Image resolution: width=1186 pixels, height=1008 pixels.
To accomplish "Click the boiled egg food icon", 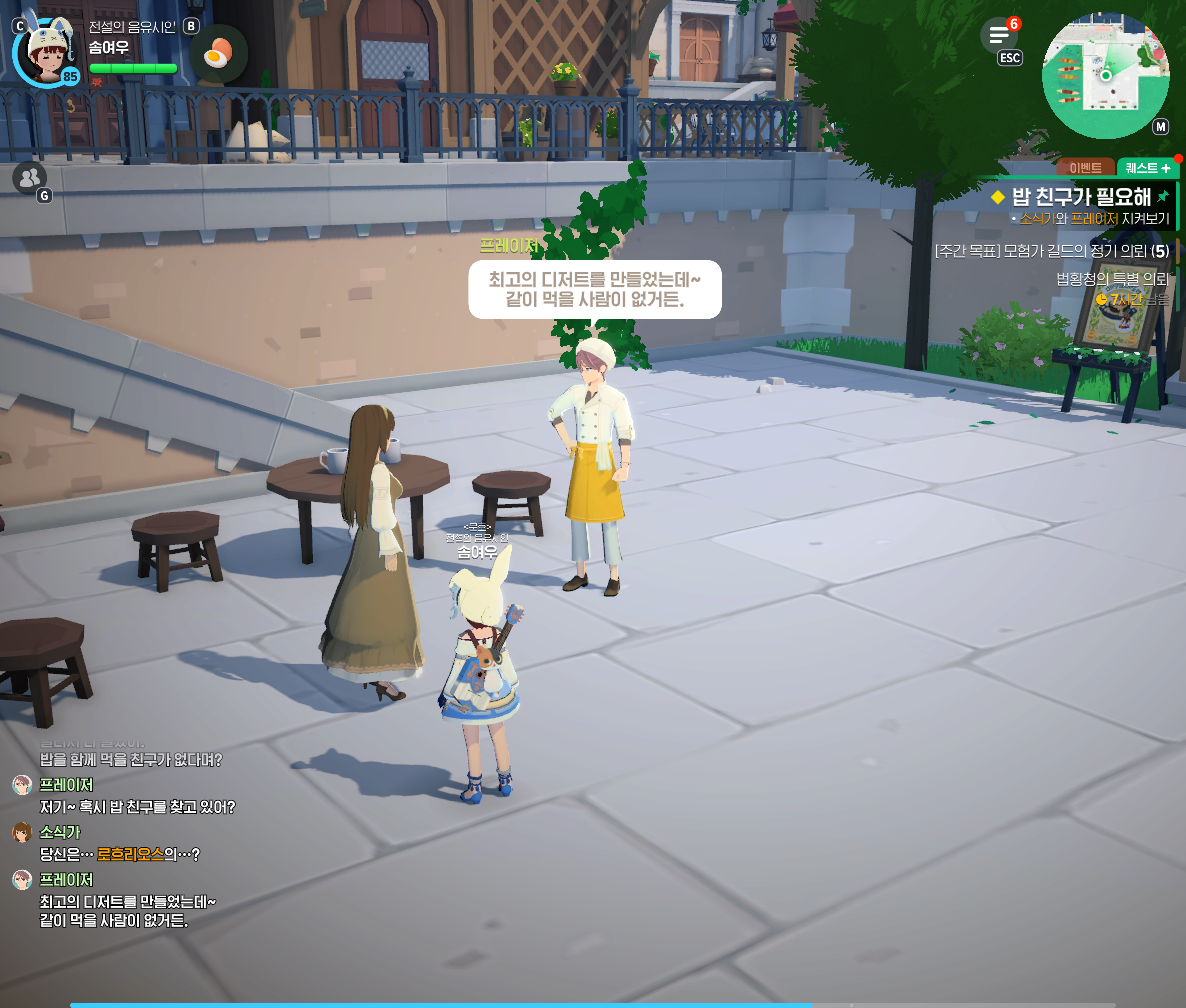I will coord(217,52).
